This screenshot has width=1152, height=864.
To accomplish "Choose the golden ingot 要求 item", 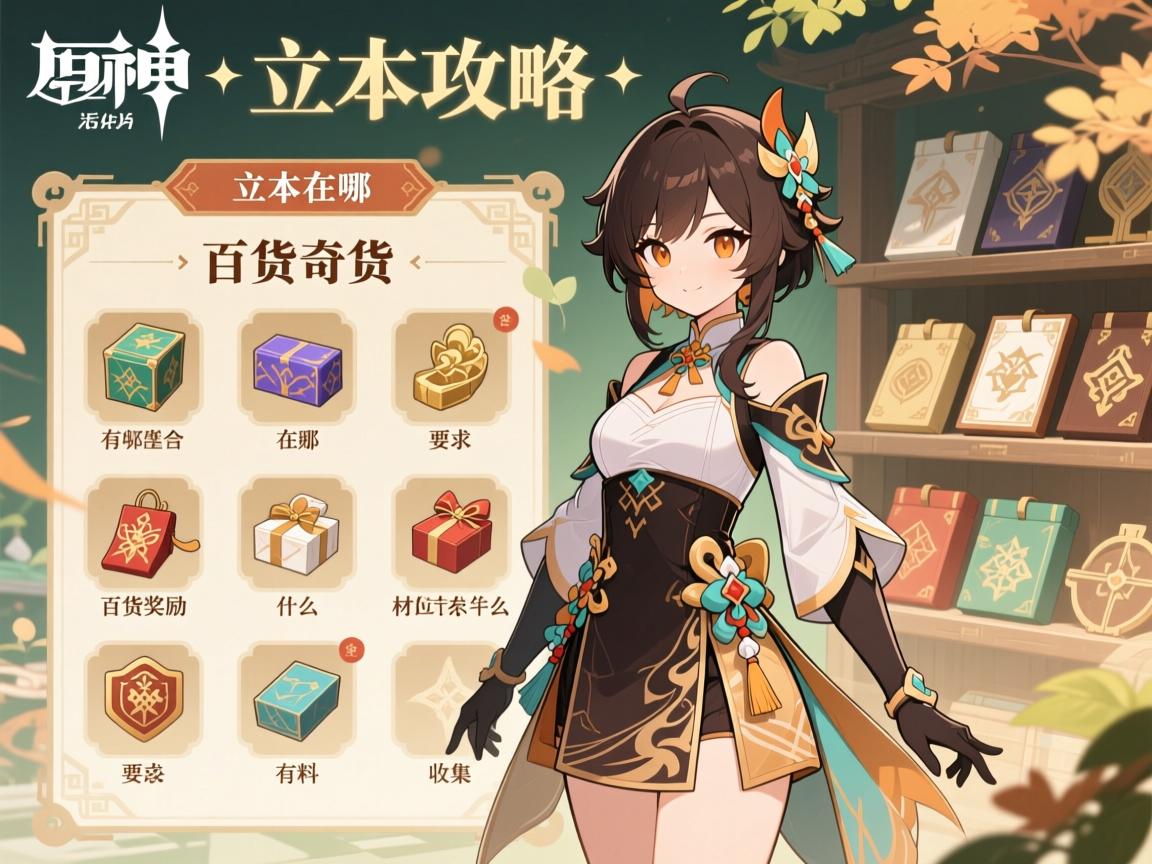I will pyautogui.click(x=450, y=364).
